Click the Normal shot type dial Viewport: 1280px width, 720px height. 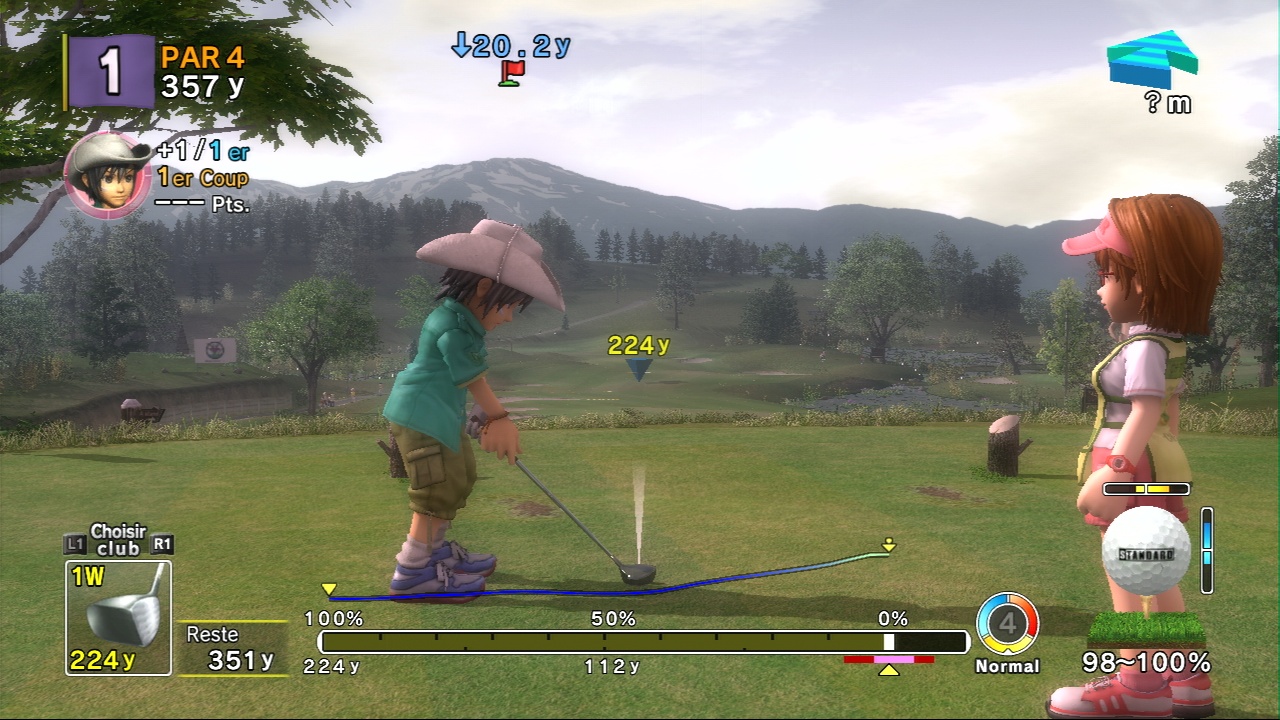1007,625
